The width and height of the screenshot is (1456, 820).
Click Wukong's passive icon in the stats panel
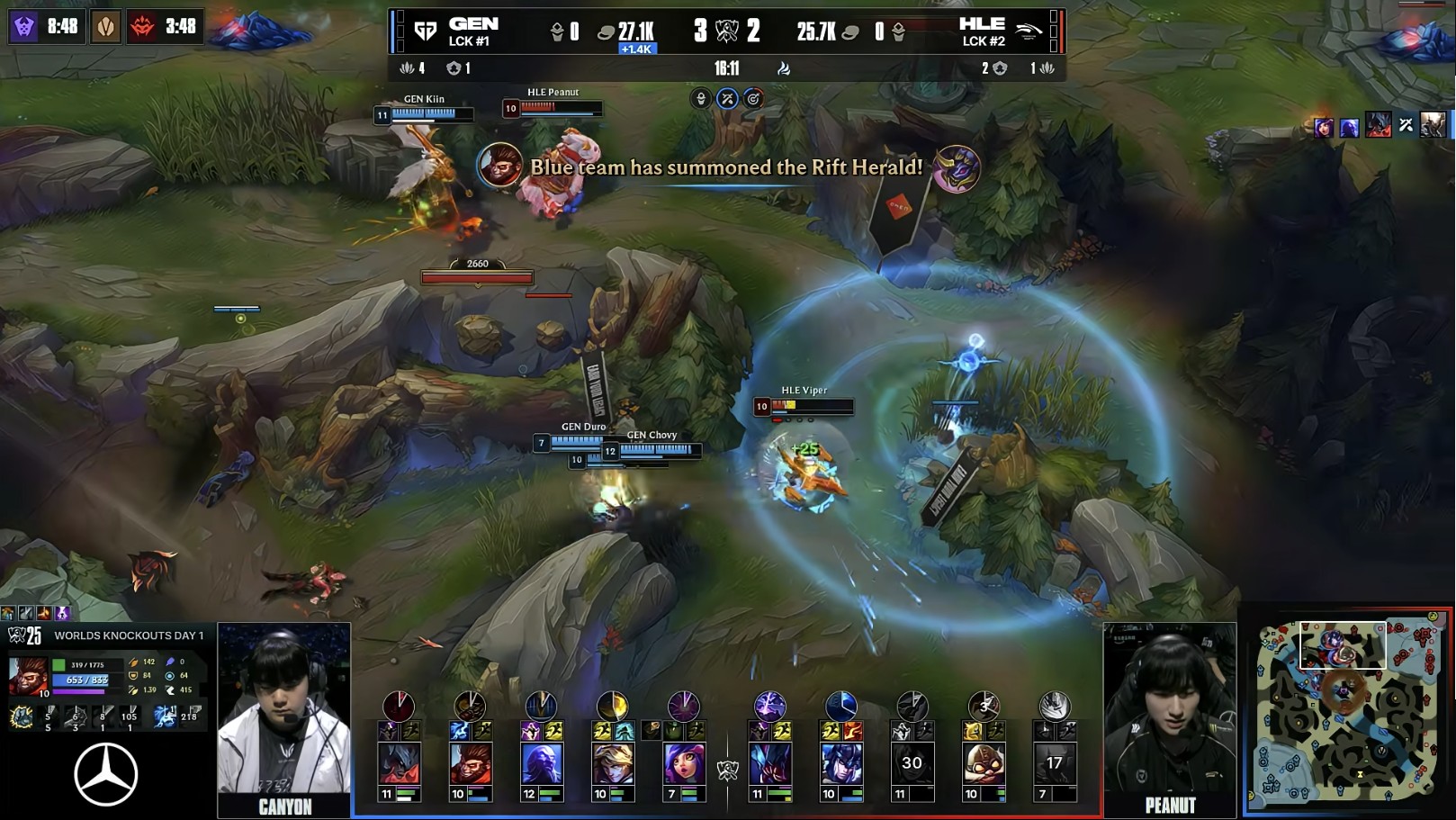[x=22, y=716]
